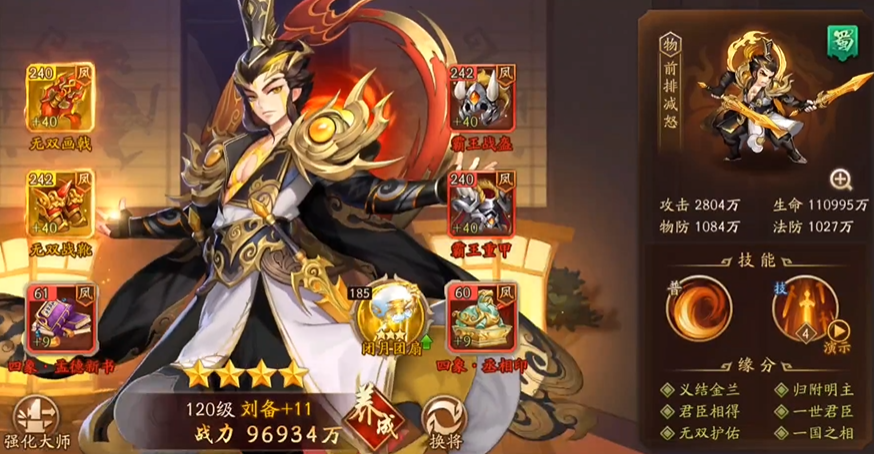Tap the 养成 cultivate button
The height and width of the screenshot is (454, 874).
click(368, 414)
